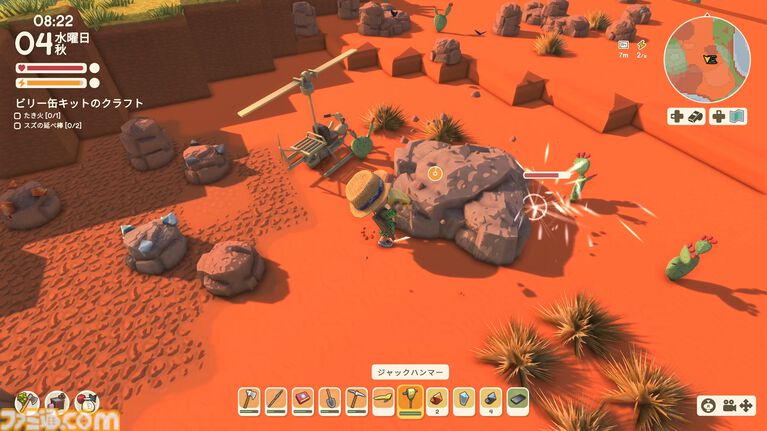Click the camera control icon panel
767x431 pixels.
[725, 406]
